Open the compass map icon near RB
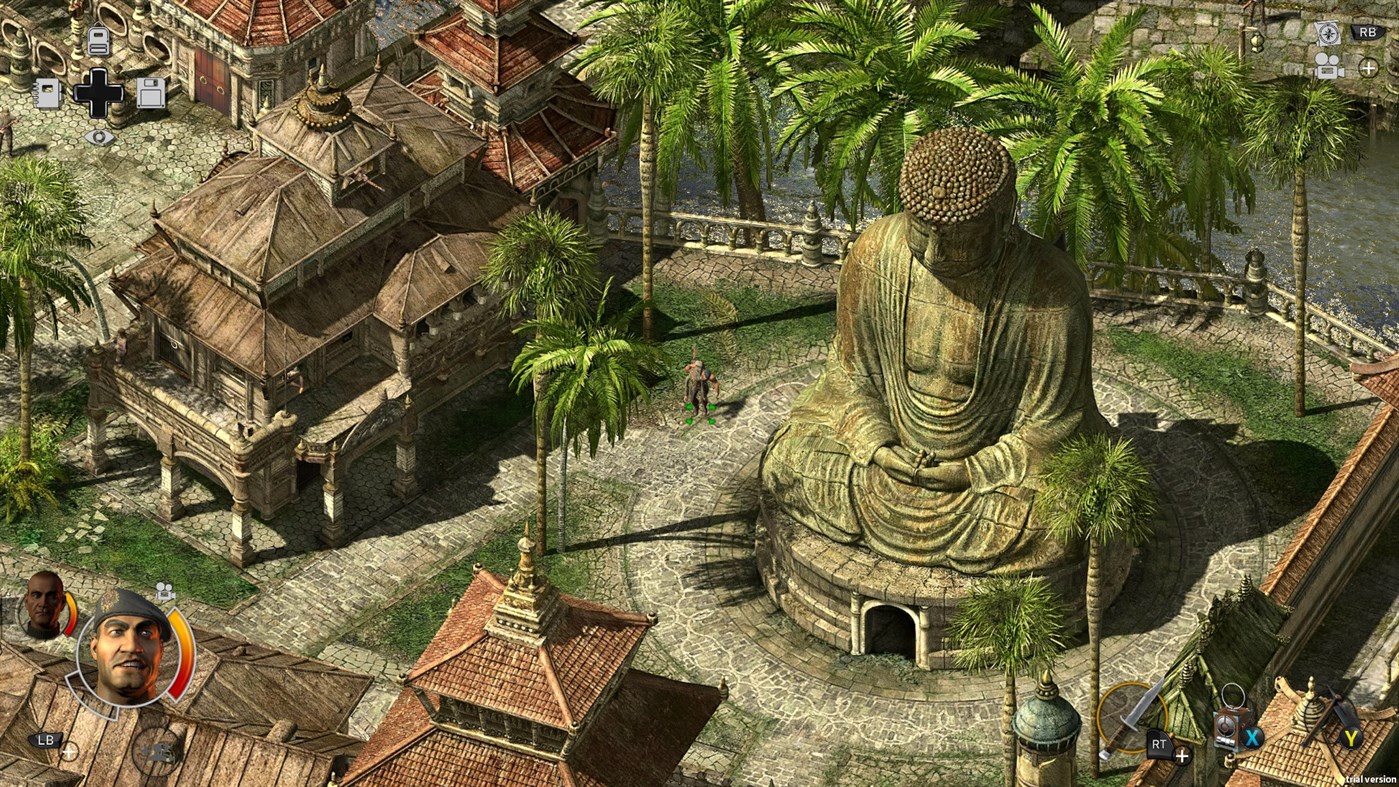Image resolution: width=1399 pixels, height=787 pixels. pyautogui.click(x=1329, y=33)
